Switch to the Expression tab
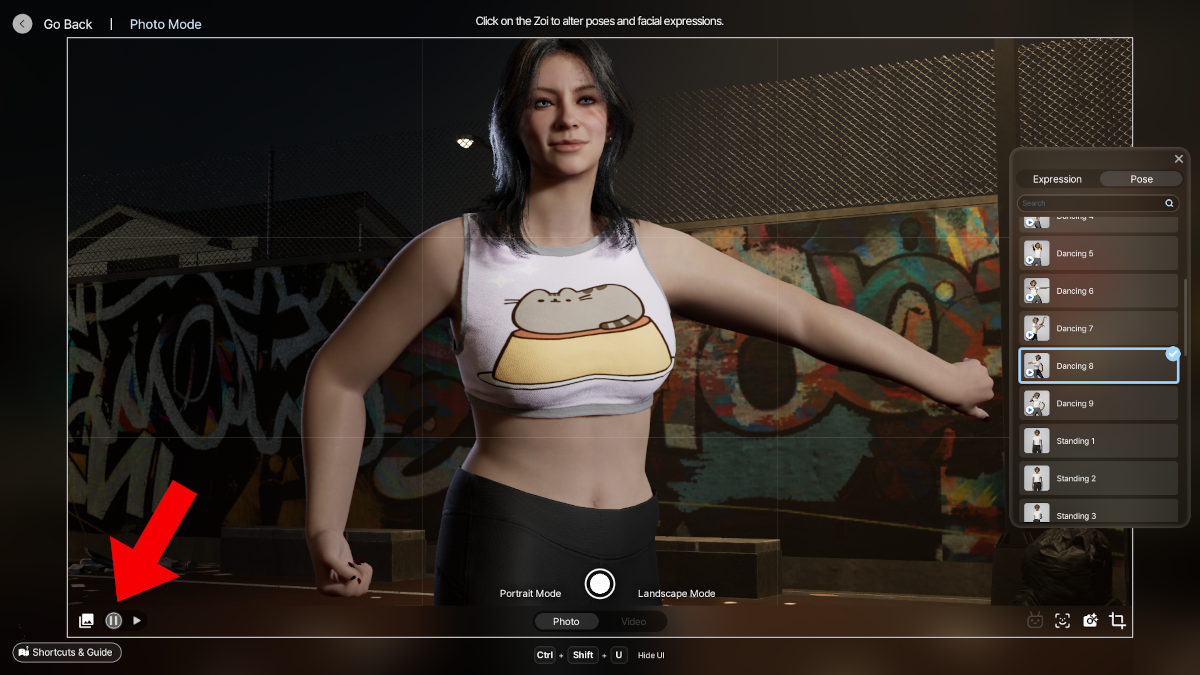The width and height of the screenshot is (1200, 675). tap(1057, 180)
